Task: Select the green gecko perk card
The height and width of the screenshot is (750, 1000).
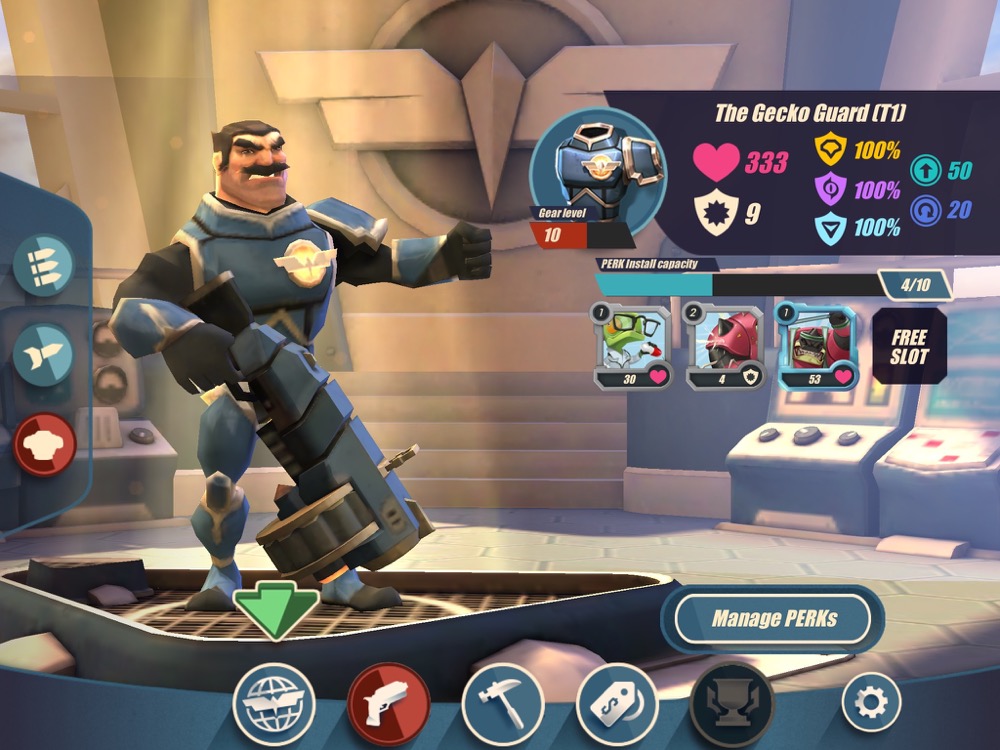Action: tap(627, 346)
